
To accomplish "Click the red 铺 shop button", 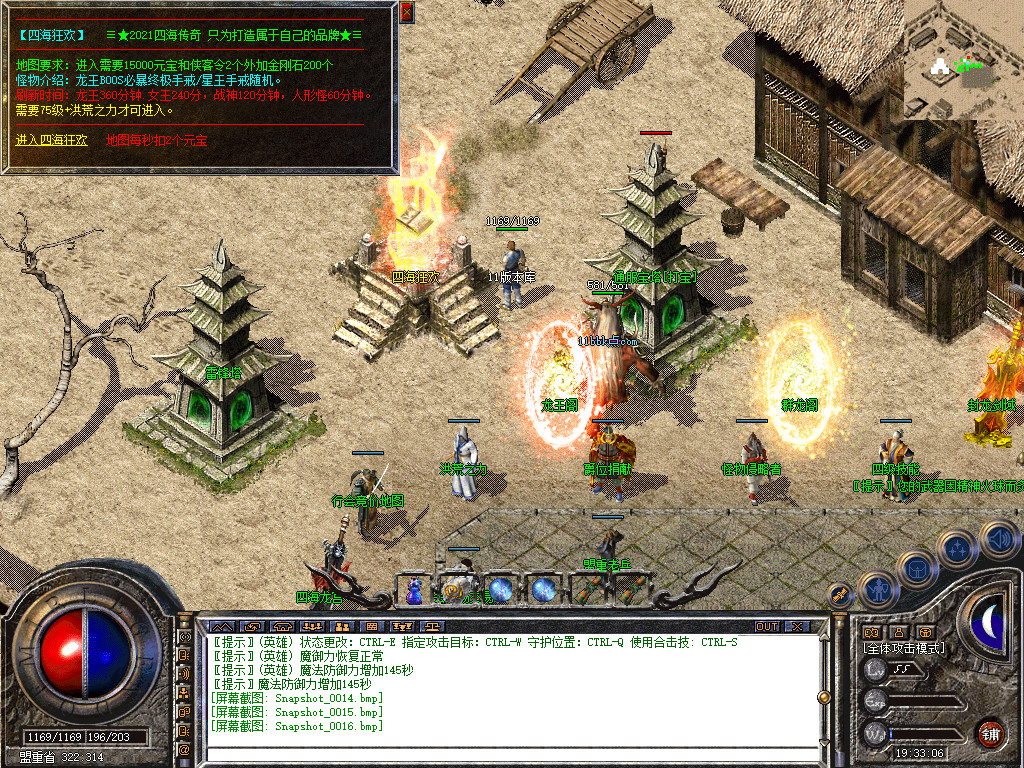I will click(990, 733).
